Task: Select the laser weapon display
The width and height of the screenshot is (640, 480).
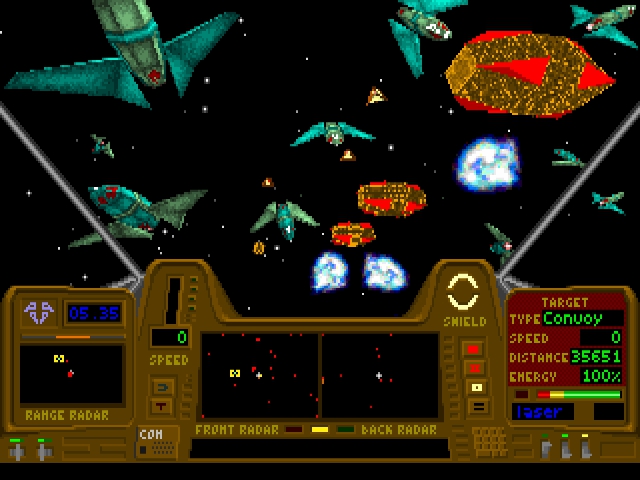Action: (x=548, y=411)
